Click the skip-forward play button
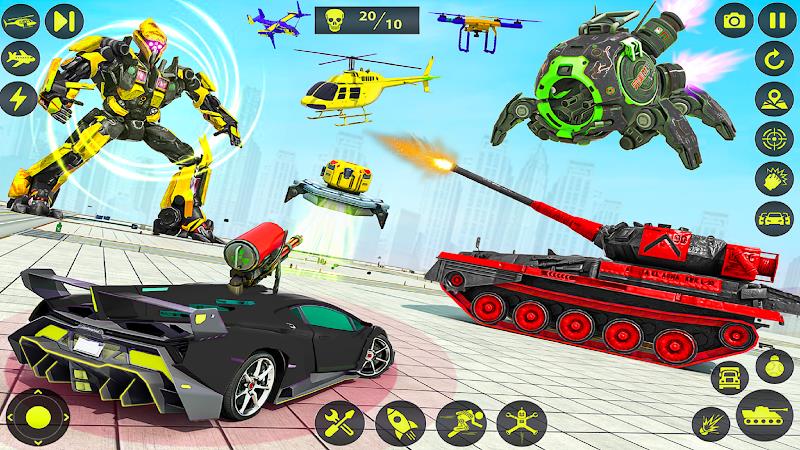The width and height of the screenshot is (800, 450). [65, 19]
